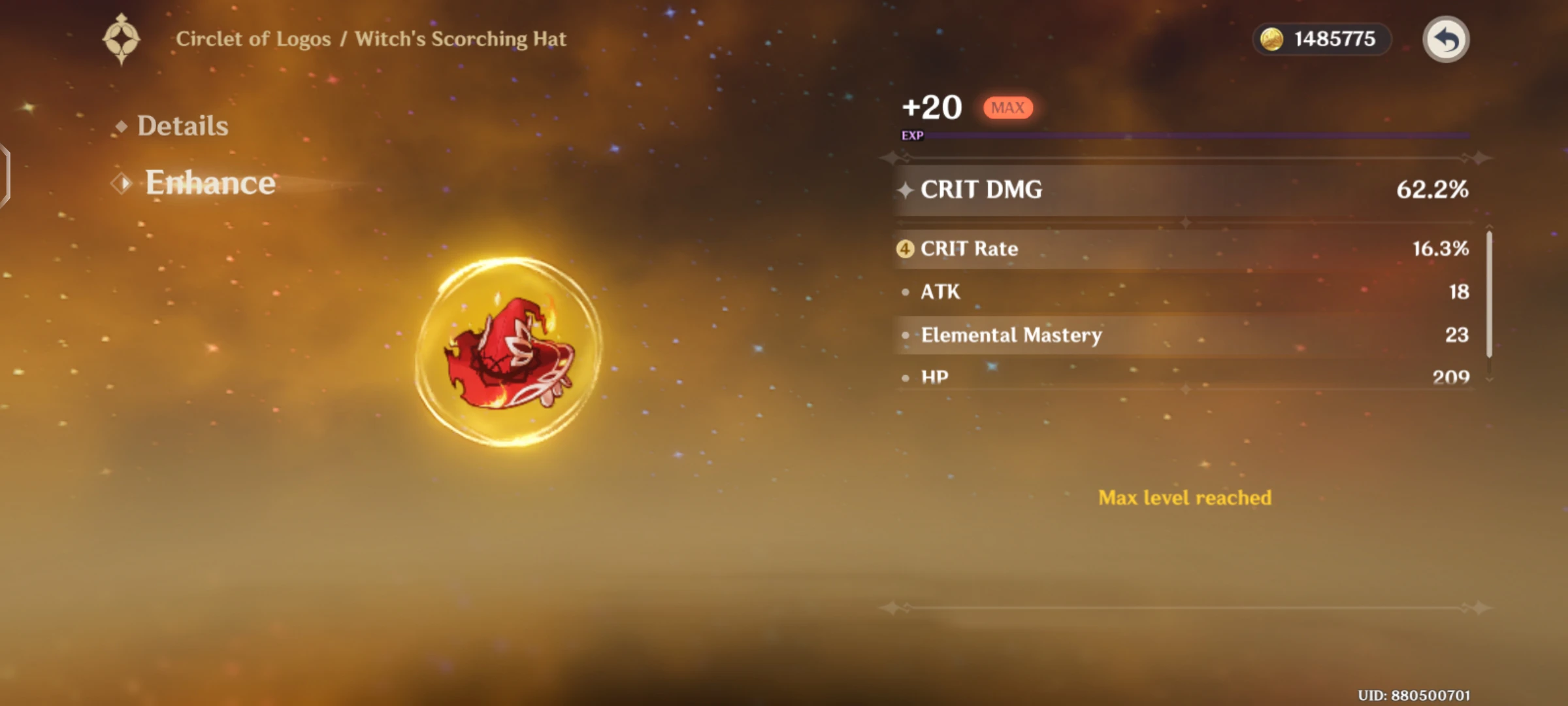Image resolution: width=1568 pixels, height=706 pixels.
Task: Click the HP substat row
Action: [1176, 377]
